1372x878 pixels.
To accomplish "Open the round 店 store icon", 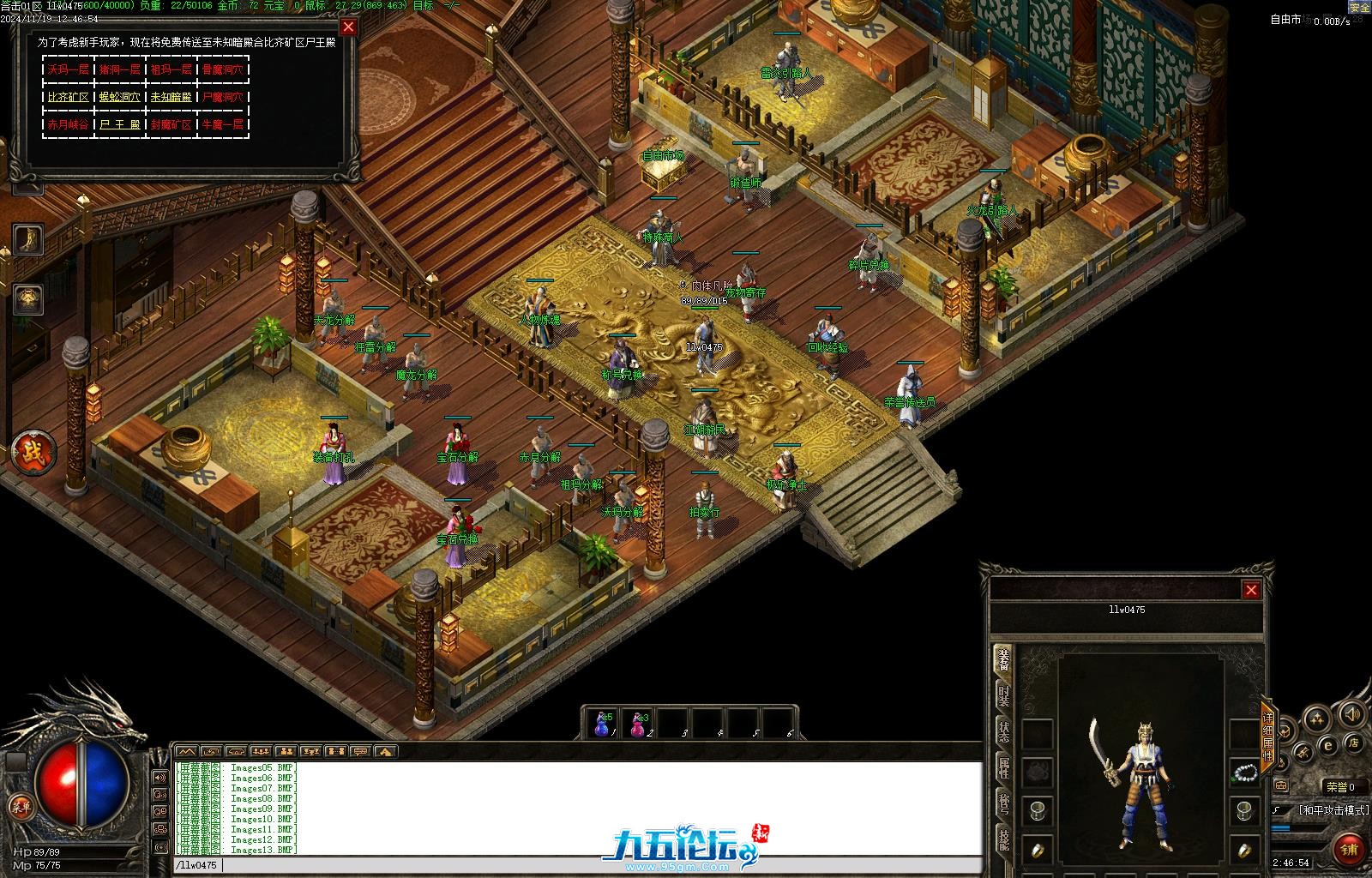I will (1354, 742).
